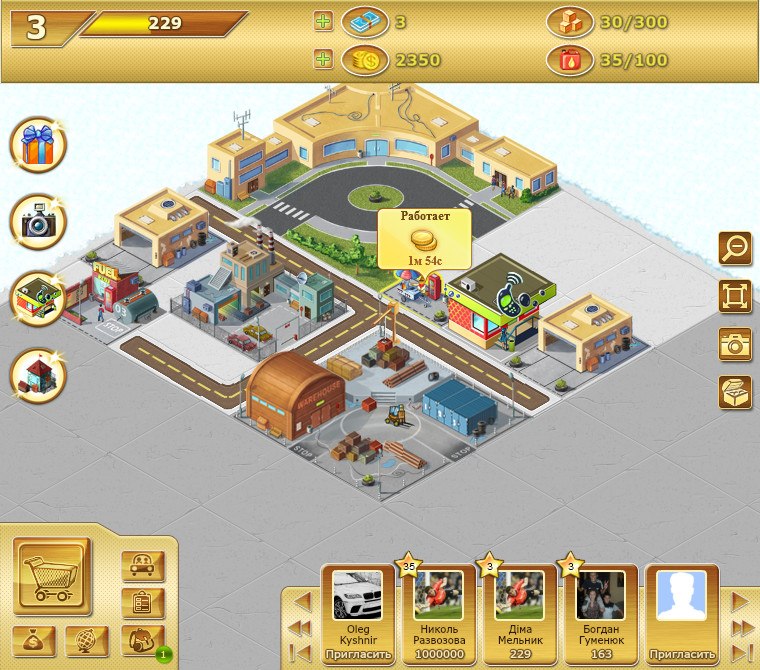Add more cash with the green plus
Image resolution: width=760 pixels, height=670 pixels.
(323, 22)
